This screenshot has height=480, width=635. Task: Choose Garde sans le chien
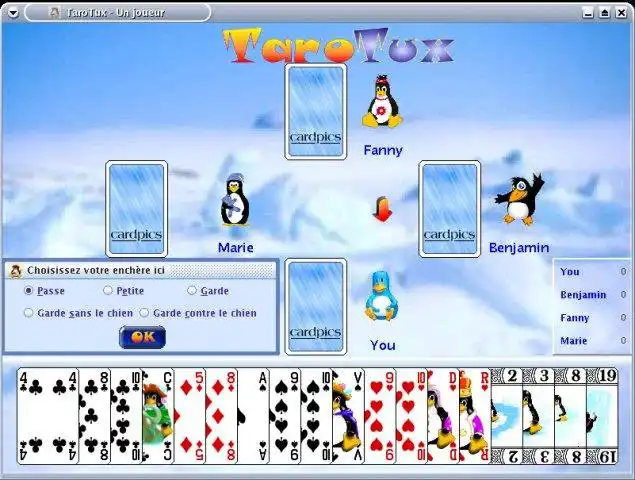(29, 313)
